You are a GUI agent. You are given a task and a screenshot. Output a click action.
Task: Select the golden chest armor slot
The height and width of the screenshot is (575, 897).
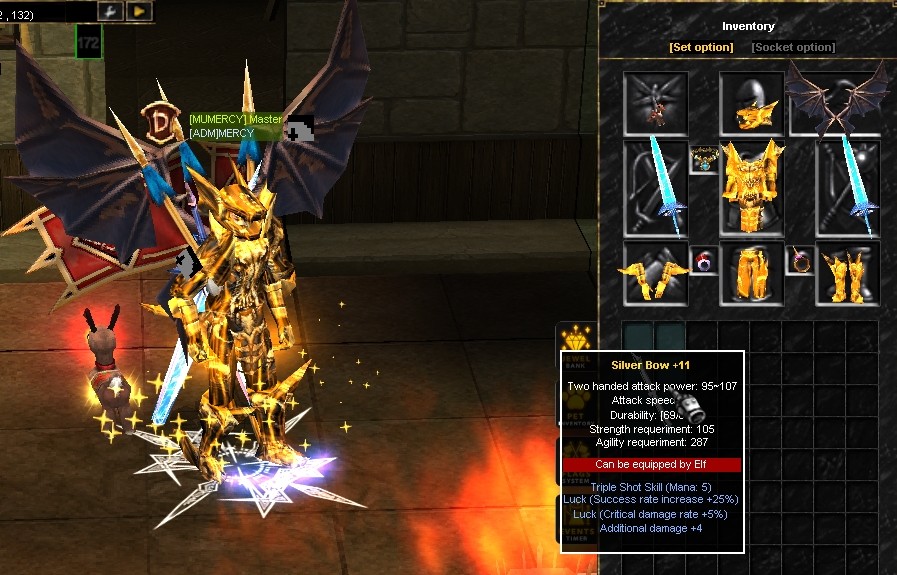(751, 188)
